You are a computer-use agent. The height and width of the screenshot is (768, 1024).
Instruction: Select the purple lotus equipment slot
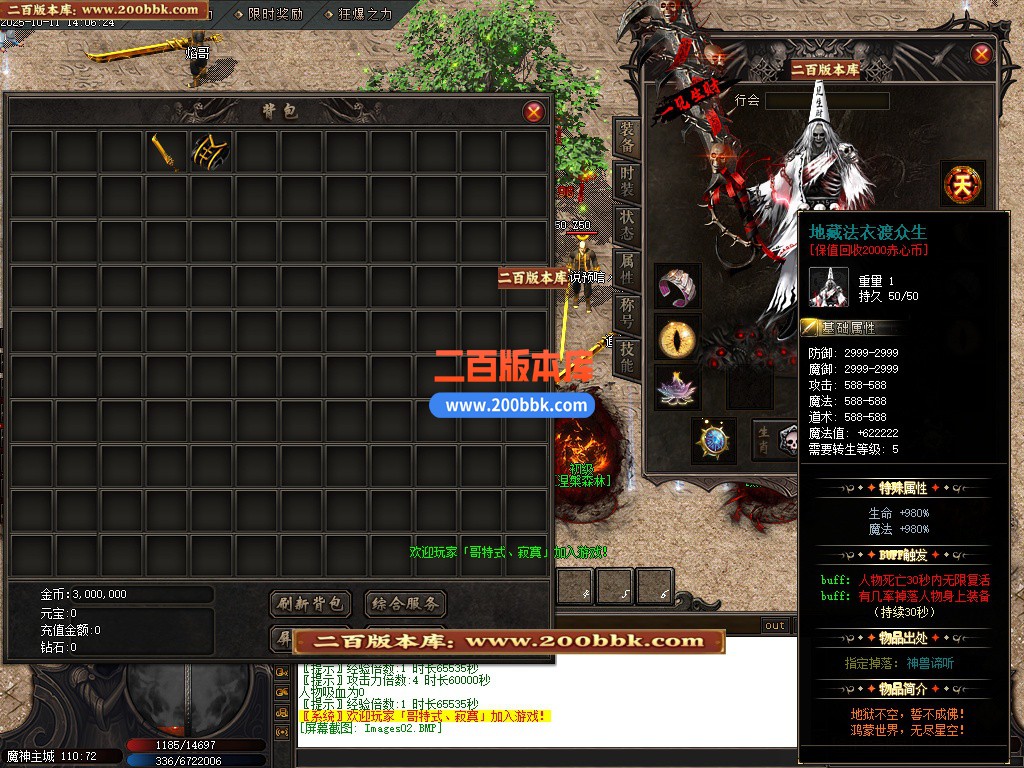[x=678, y=386]
